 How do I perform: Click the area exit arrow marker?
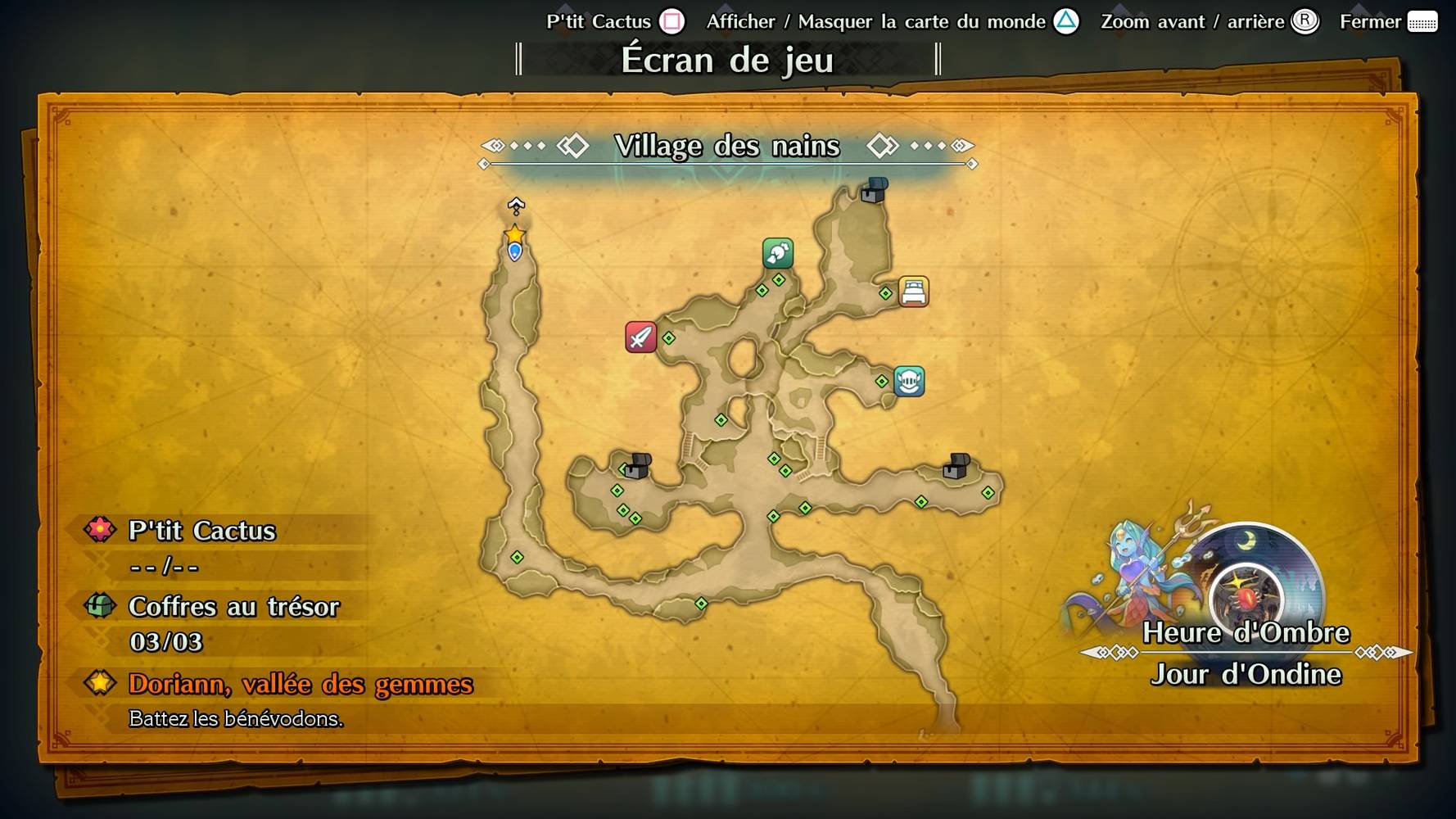pyautogui.click(x=516, y=206)
